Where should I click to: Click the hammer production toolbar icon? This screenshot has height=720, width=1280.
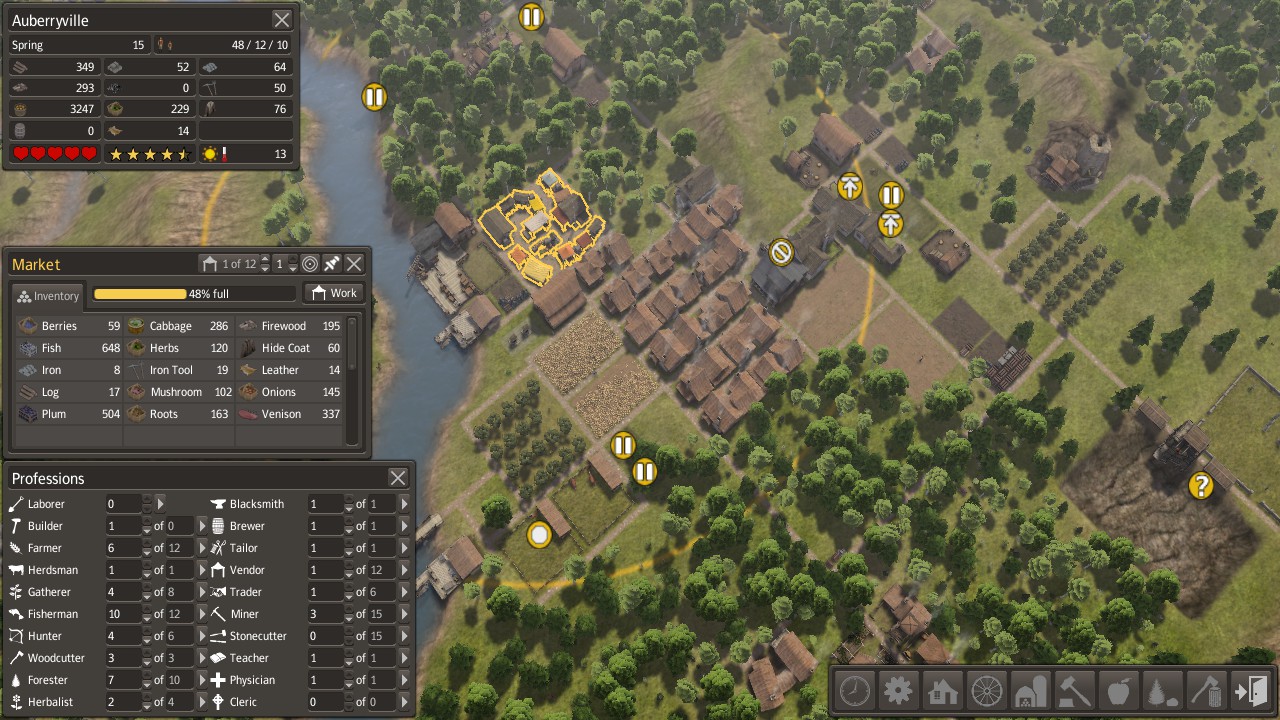click(x=1074, y=690)
